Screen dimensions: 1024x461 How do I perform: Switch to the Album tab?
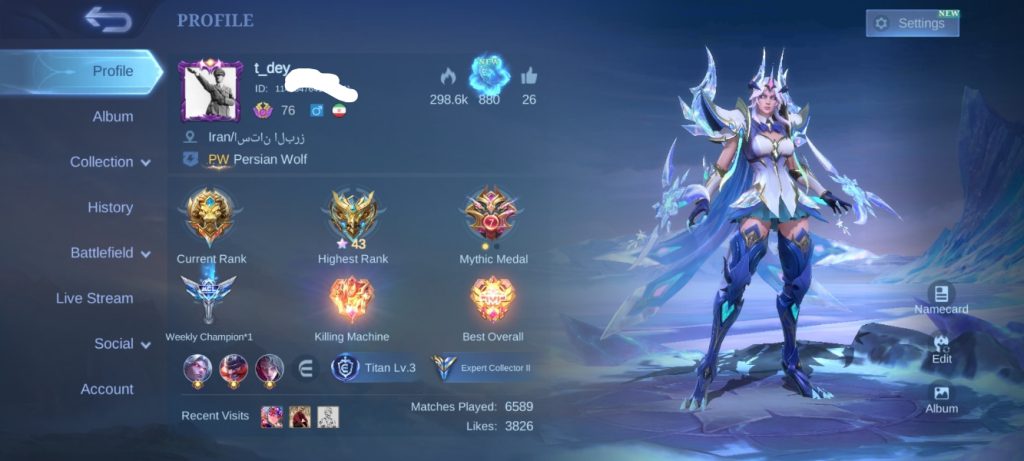coord(113,116)
